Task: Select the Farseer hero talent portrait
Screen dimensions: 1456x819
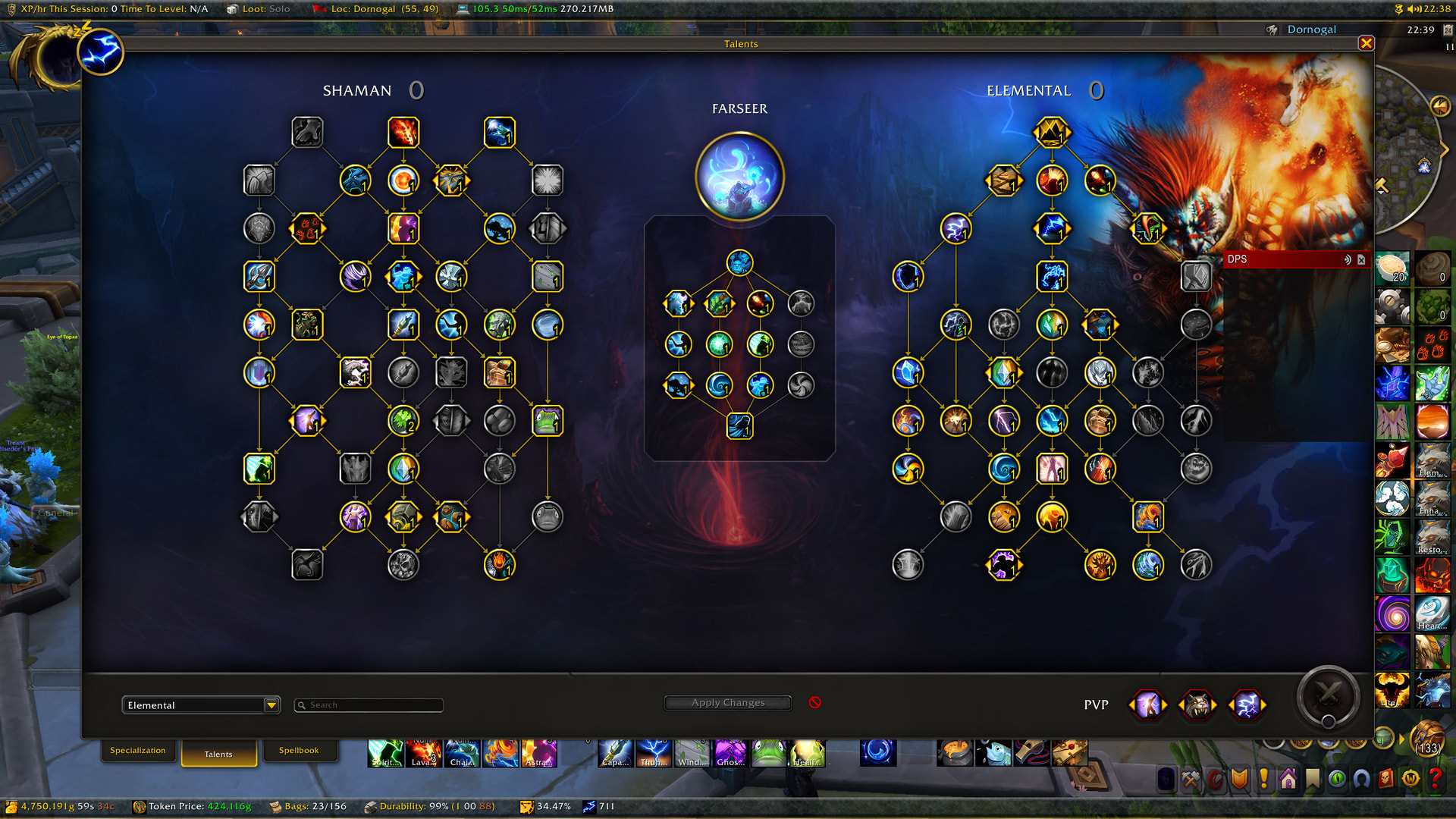Action: pyautogui.click(x=739, y=177)
